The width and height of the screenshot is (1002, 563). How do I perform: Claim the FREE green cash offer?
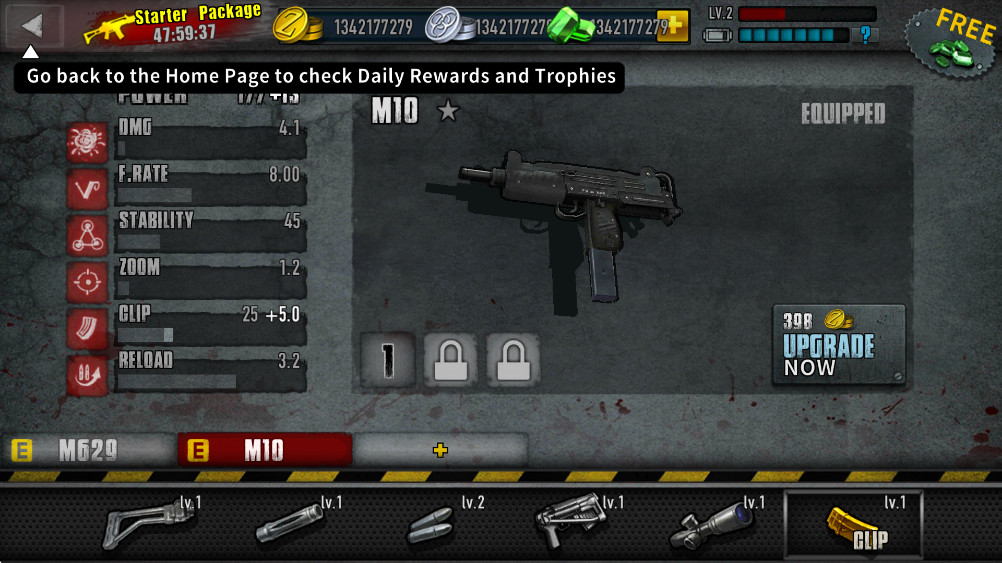pyautogui.click(x=950, y=41)
